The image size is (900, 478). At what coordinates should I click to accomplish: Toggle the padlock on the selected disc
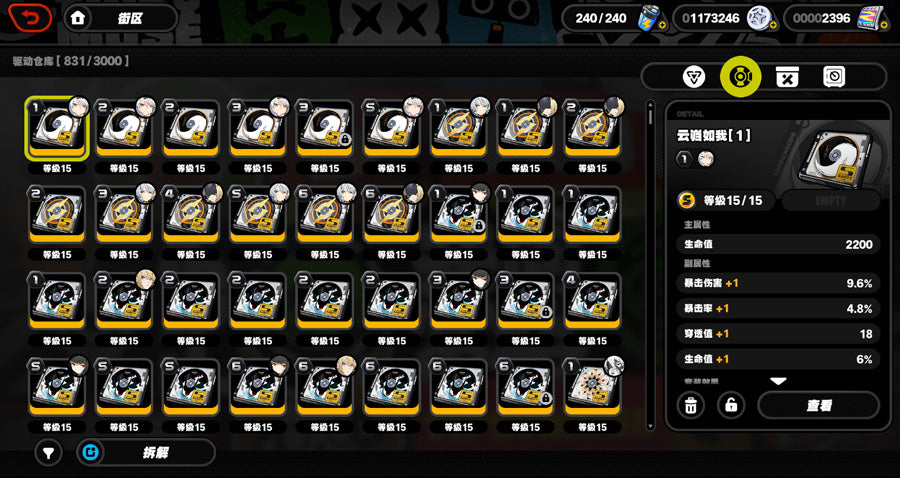(x=731, y=405)
